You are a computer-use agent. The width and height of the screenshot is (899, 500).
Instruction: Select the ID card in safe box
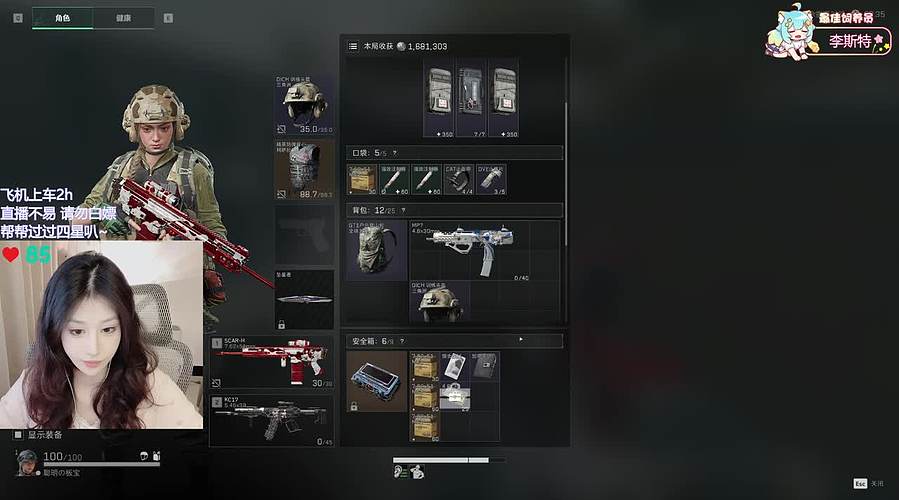(x=455, y=367)
